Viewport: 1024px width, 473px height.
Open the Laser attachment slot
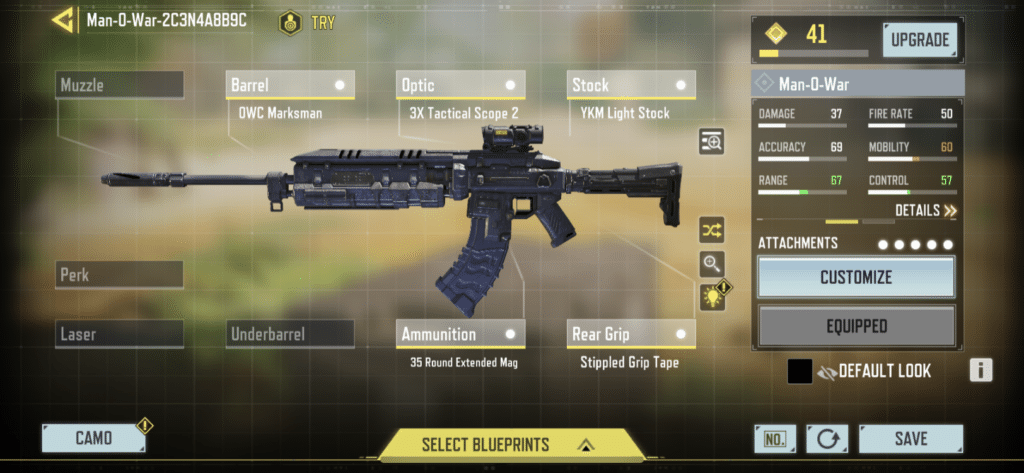[x=120, y=334]
